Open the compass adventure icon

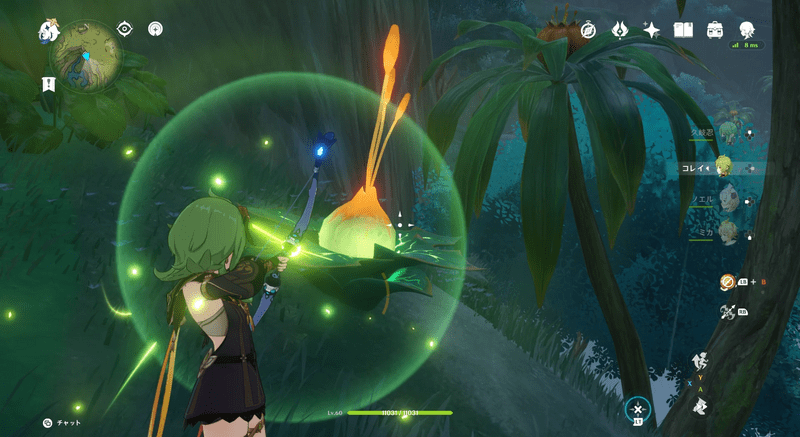click(588, 30)
